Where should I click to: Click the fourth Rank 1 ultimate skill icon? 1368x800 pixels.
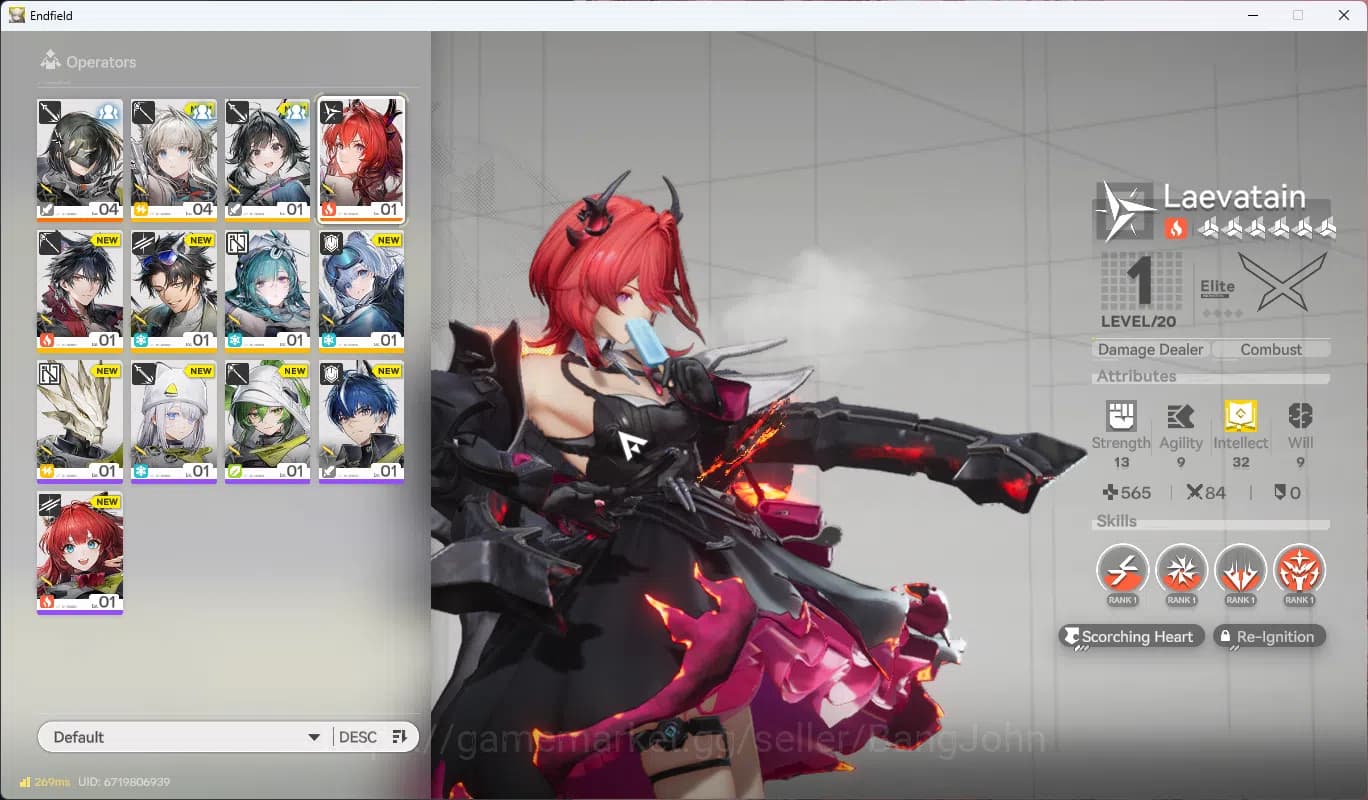click(x=1299, y=570)
